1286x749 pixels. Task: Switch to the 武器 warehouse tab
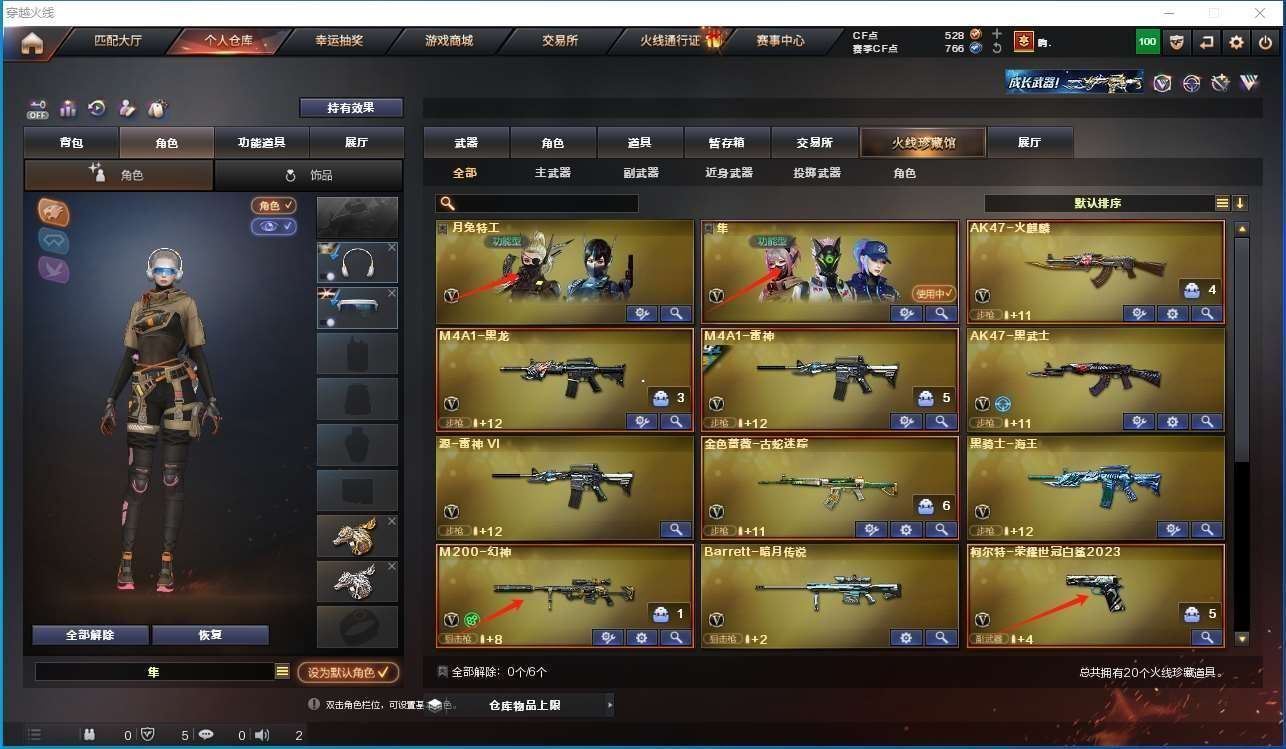(466, 143)
